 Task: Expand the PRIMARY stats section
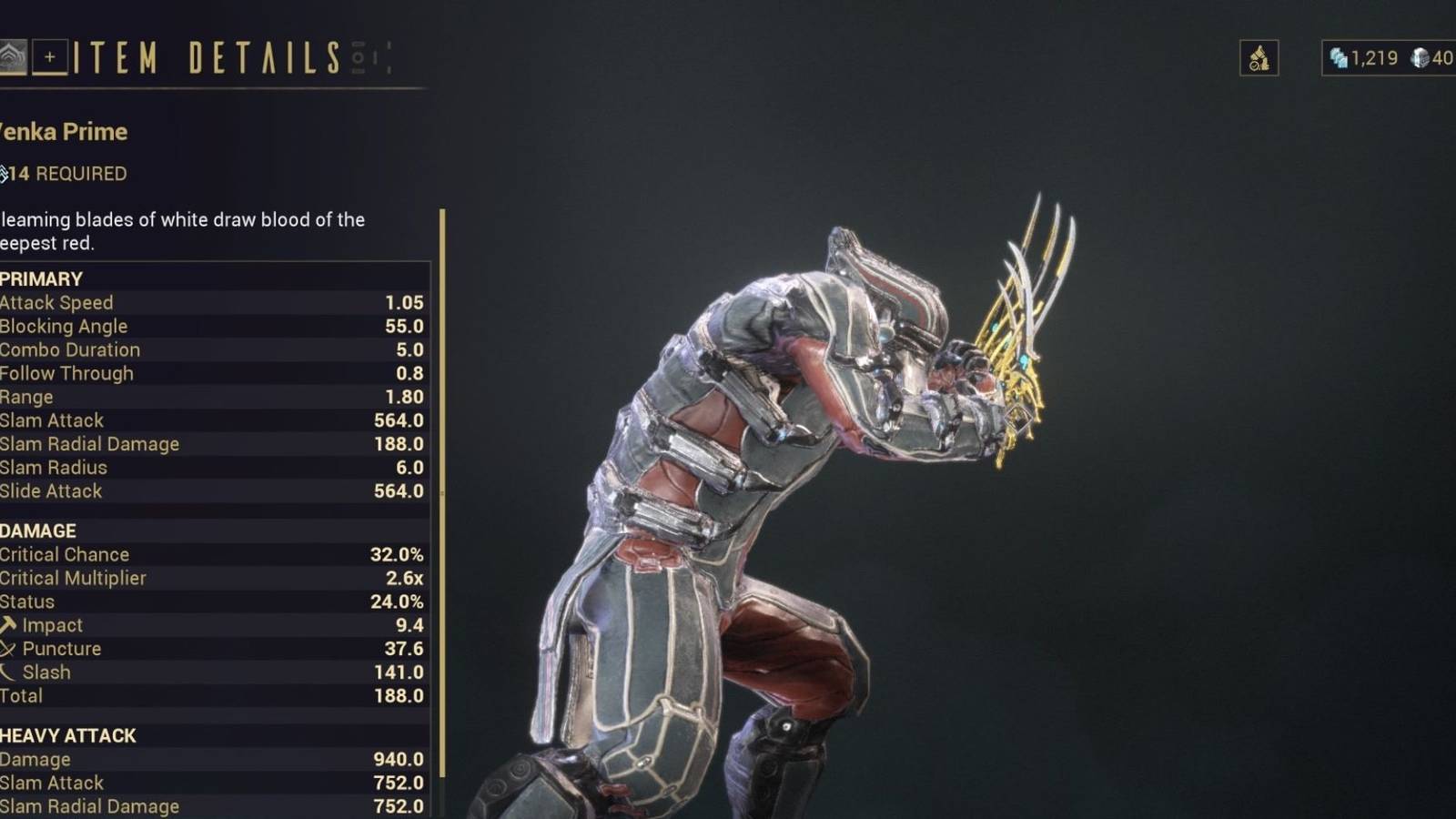pyautogui.click(x=36, y=278)
